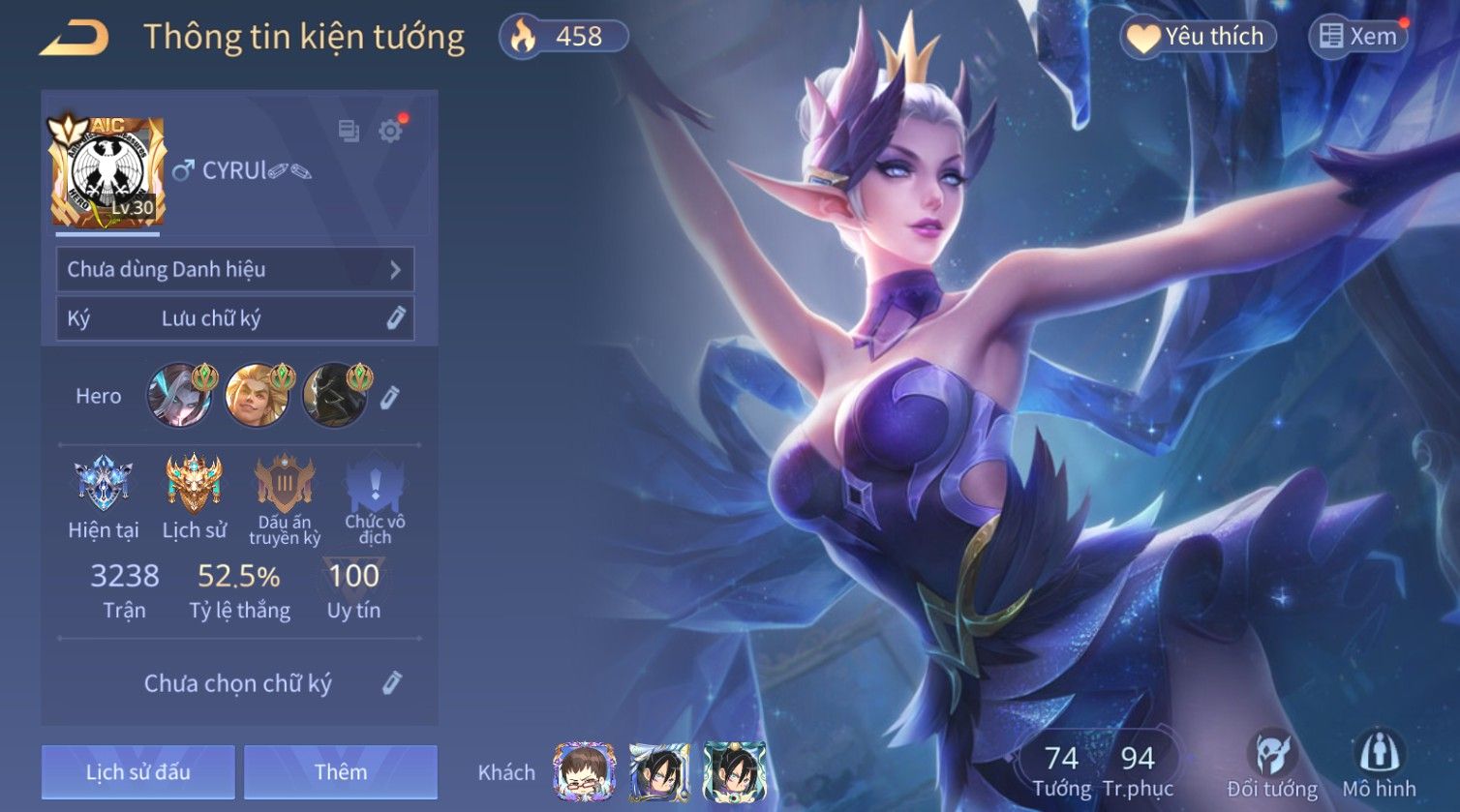The image size is (1460, 812).
Task: Select the glasses-wearing visitor avatar
Action: [584, 772]
